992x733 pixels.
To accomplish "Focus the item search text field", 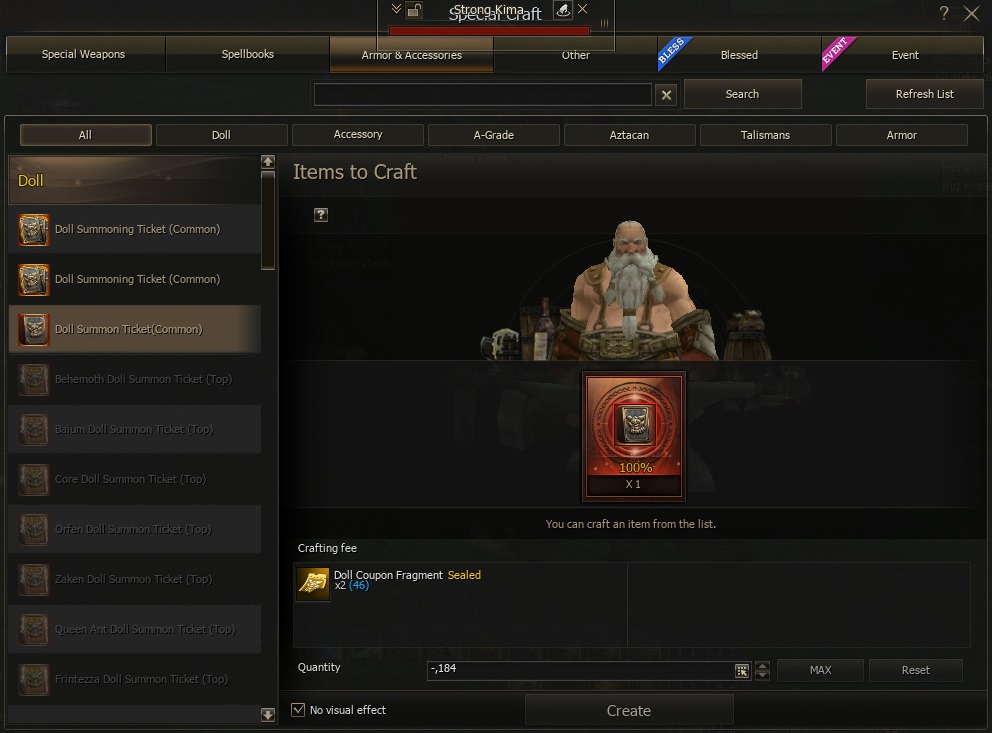I will tap(483, 94).
